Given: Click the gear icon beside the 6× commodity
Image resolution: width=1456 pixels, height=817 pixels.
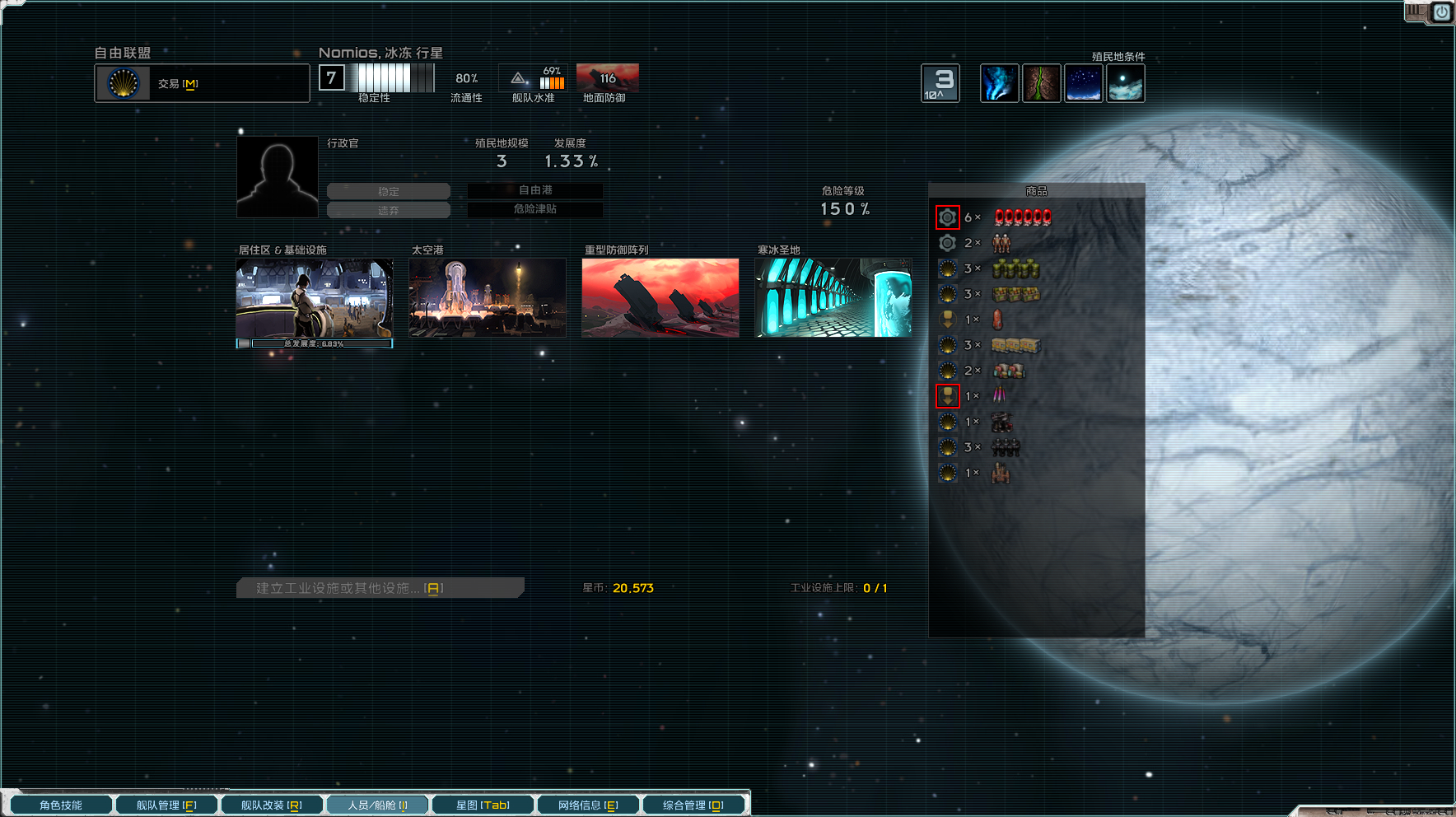Looking at the screenshot, I should pos(948,217).
